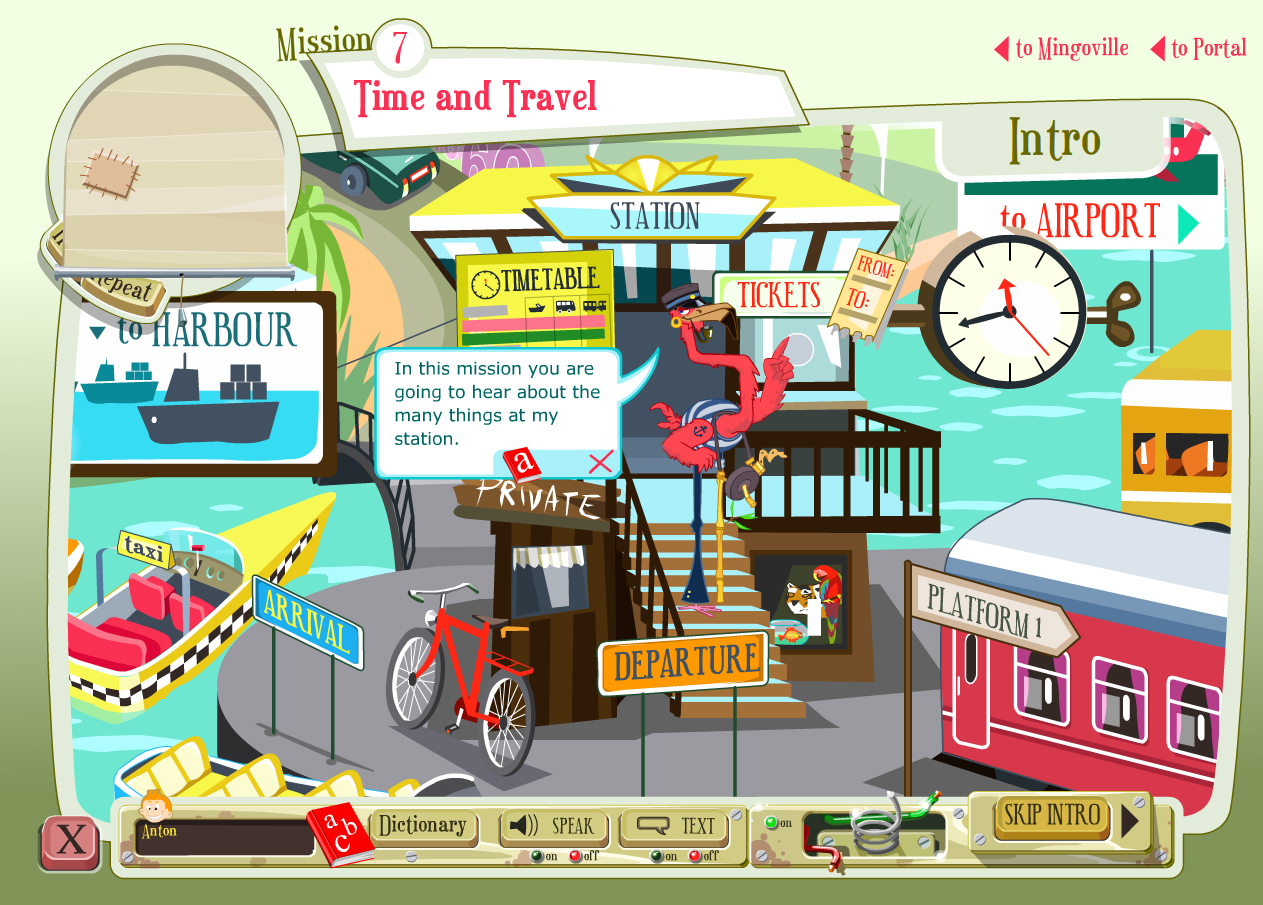Skip the intro
The height and width of the screenshot is (905, 1263).
[x=1052, y=815]
